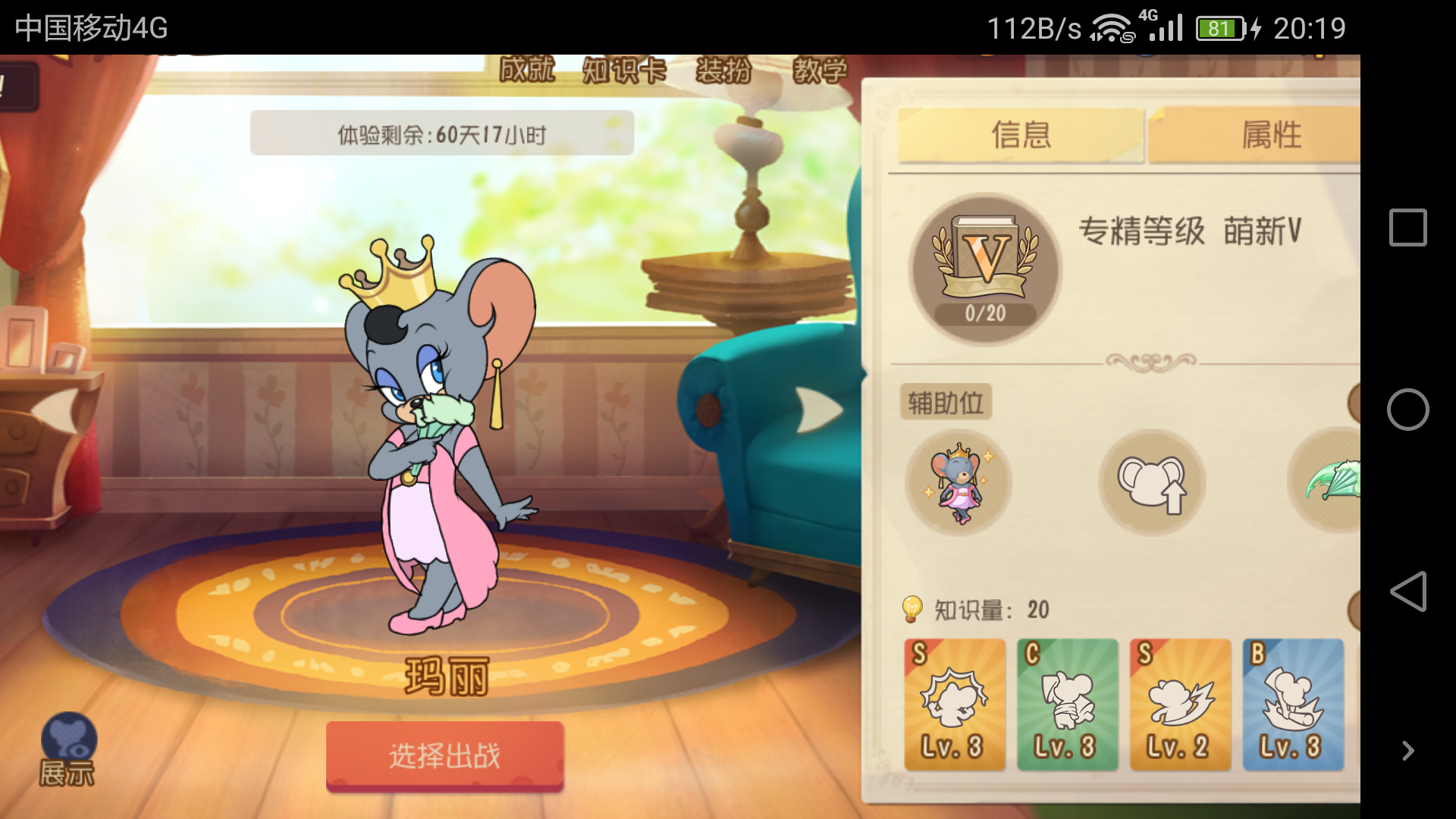Select the first S-rank Lv.3 skill card
1456x819 pixels.
(955, 704)
